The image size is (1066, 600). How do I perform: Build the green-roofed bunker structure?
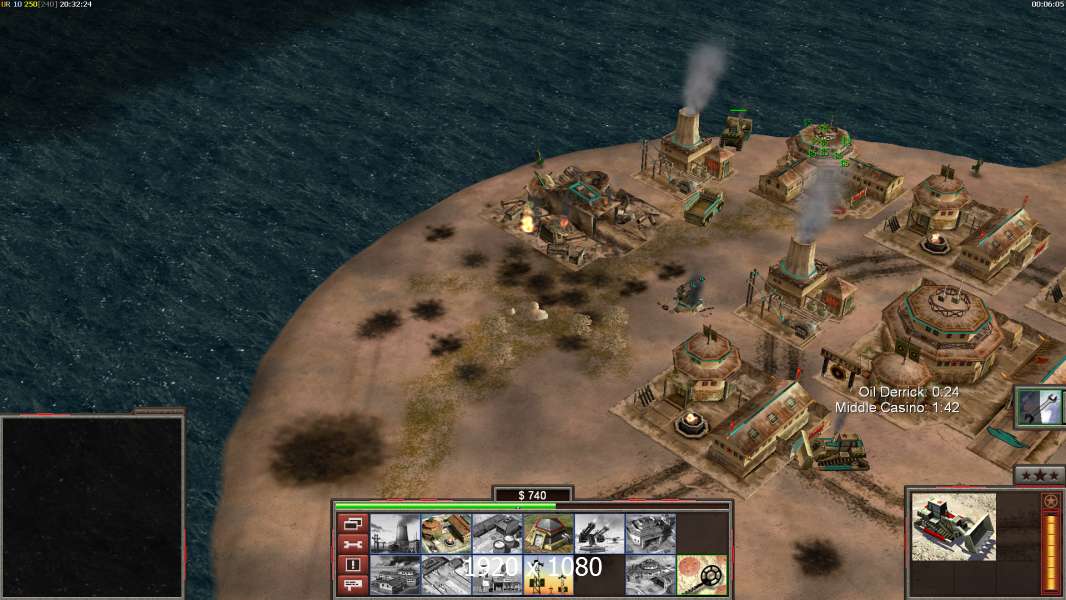[548, 534]
